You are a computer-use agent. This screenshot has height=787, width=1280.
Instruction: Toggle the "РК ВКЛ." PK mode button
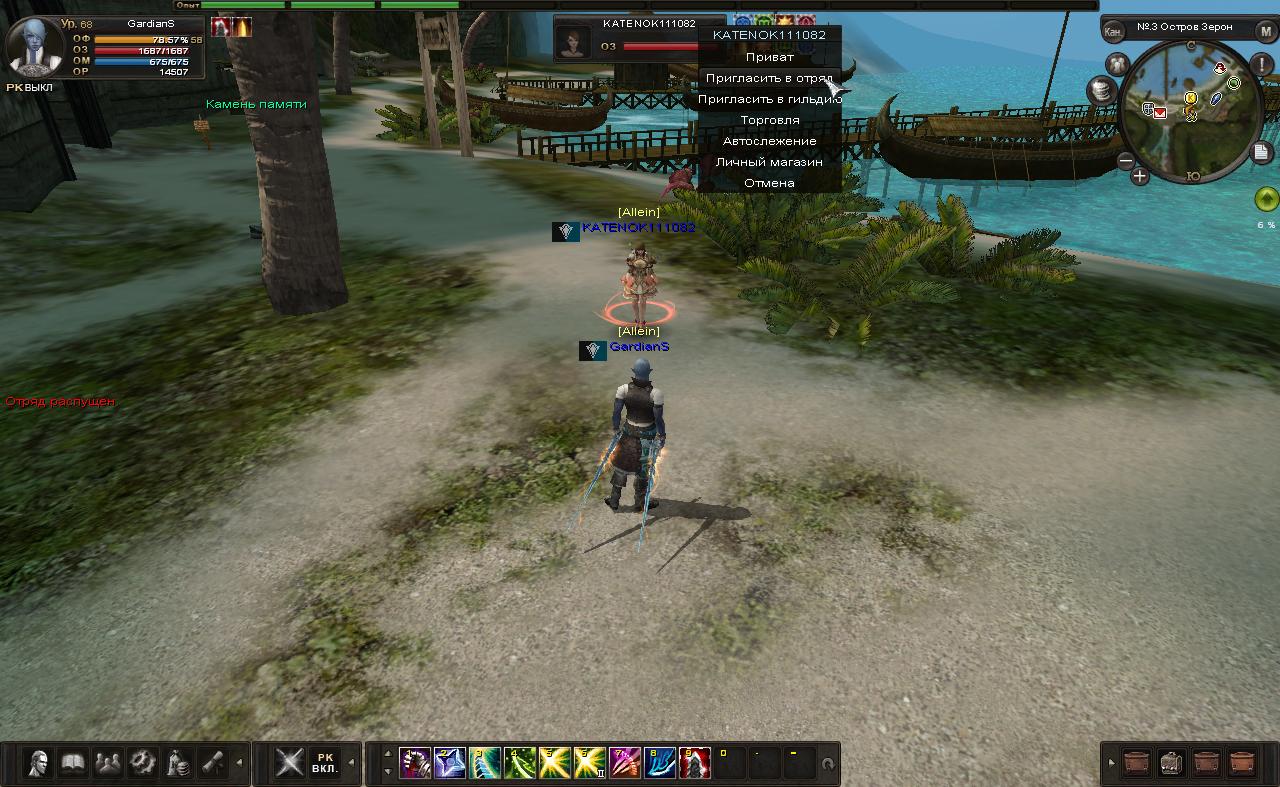point(324,763)
